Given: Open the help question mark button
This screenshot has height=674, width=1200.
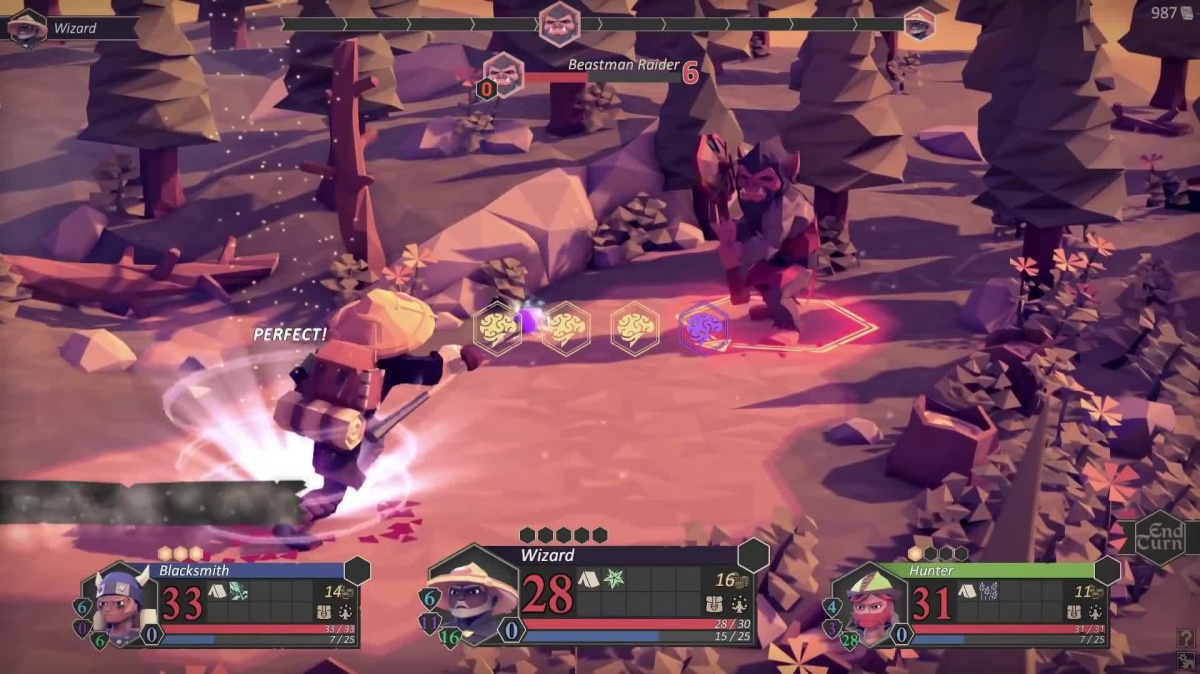Looking at the screenshot, I should tap(1187, 637).
